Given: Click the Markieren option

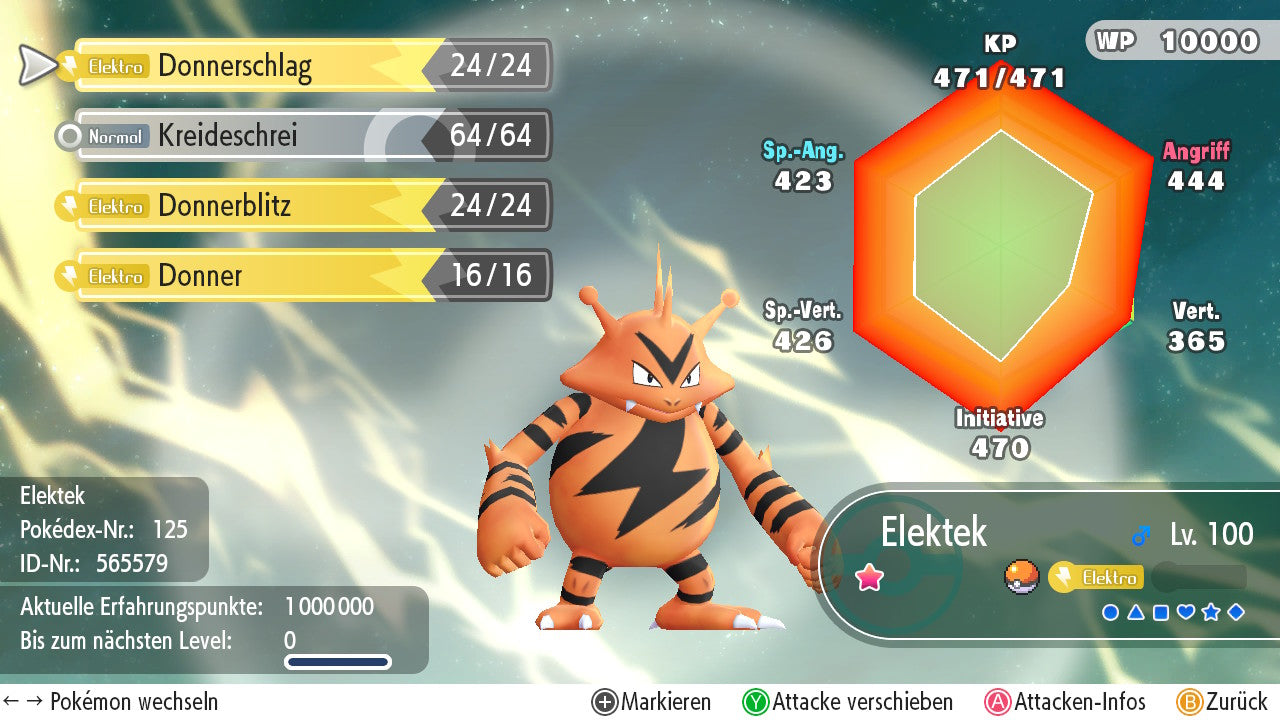Looking at the screenshot, I should 652,702.
